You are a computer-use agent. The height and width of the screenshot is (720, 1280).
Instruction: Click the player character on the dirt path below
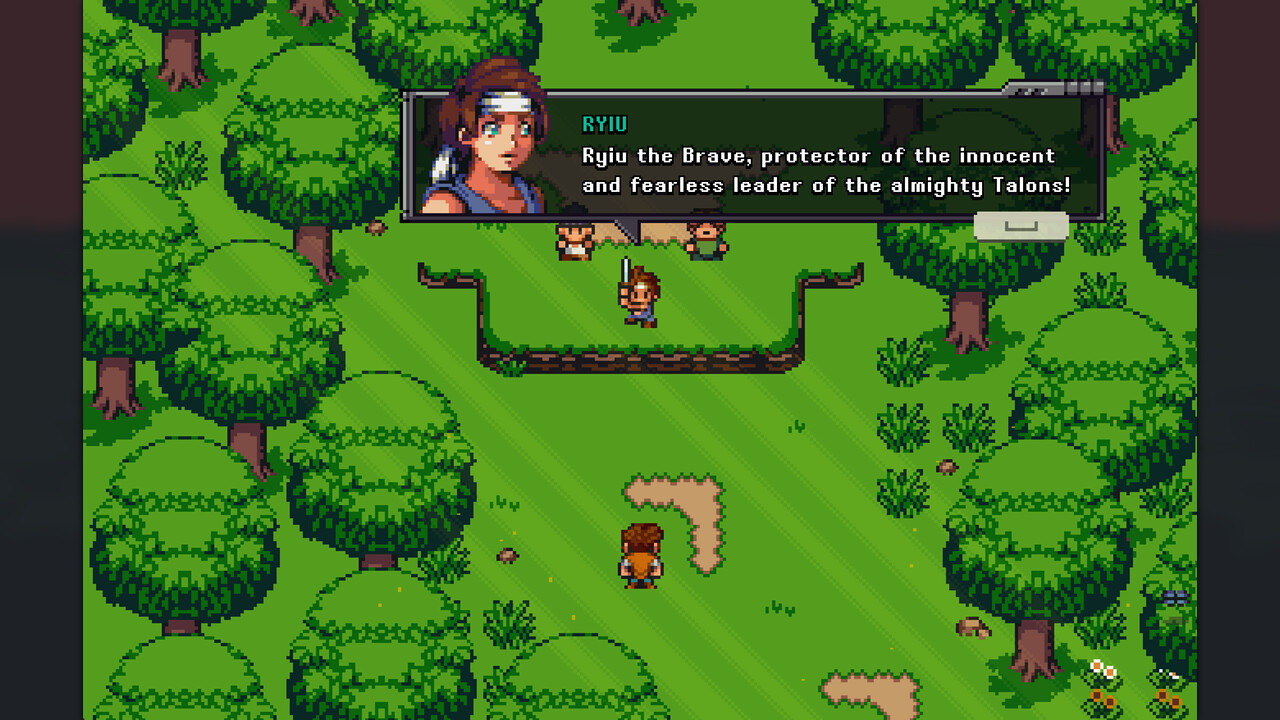(x=640, y=557)
